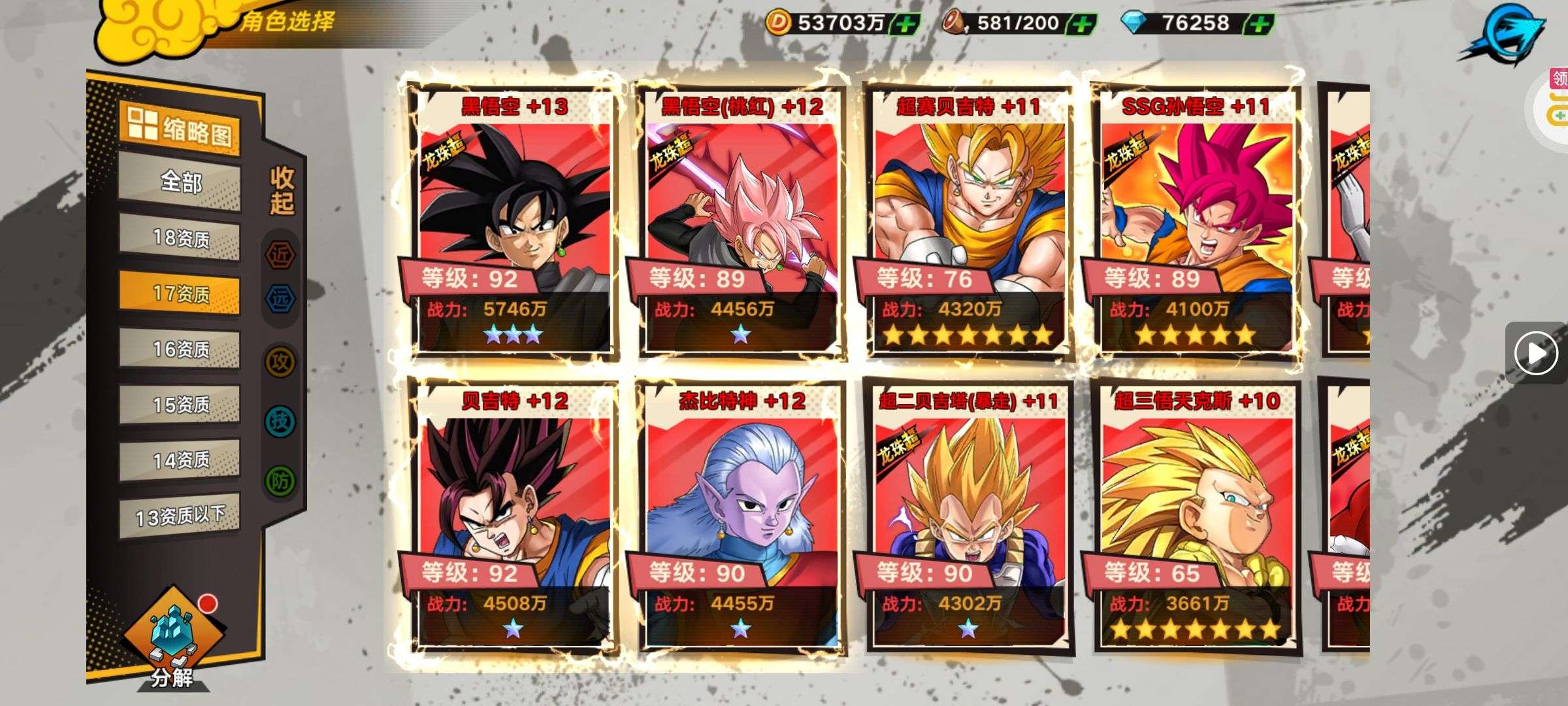Tap the play button overlay on right edge
Screen dimensions: 1568x706
[x=1535, y=353]
